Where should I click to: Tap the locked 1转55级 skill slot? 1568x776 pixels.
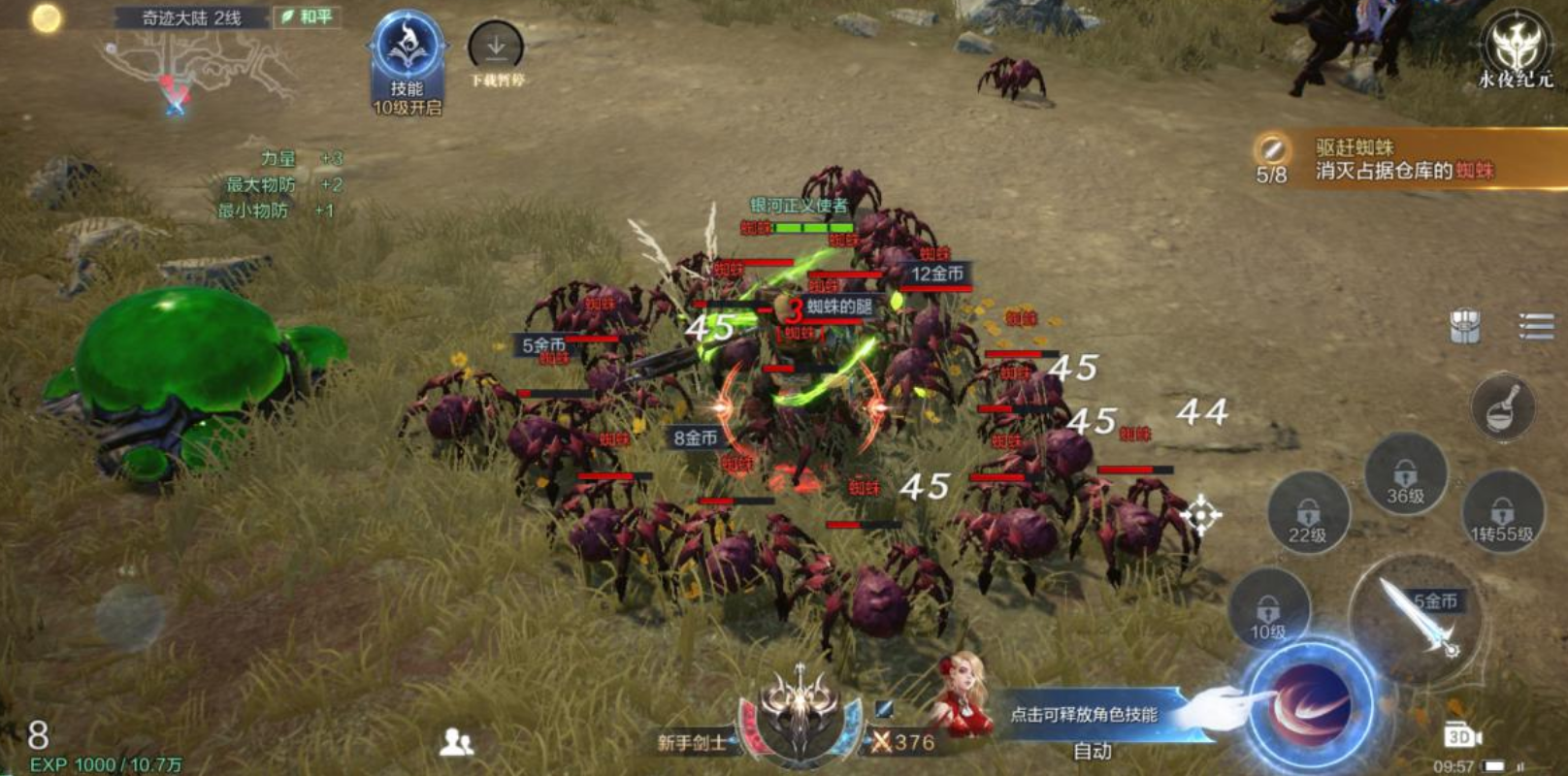pos(1502,514)
